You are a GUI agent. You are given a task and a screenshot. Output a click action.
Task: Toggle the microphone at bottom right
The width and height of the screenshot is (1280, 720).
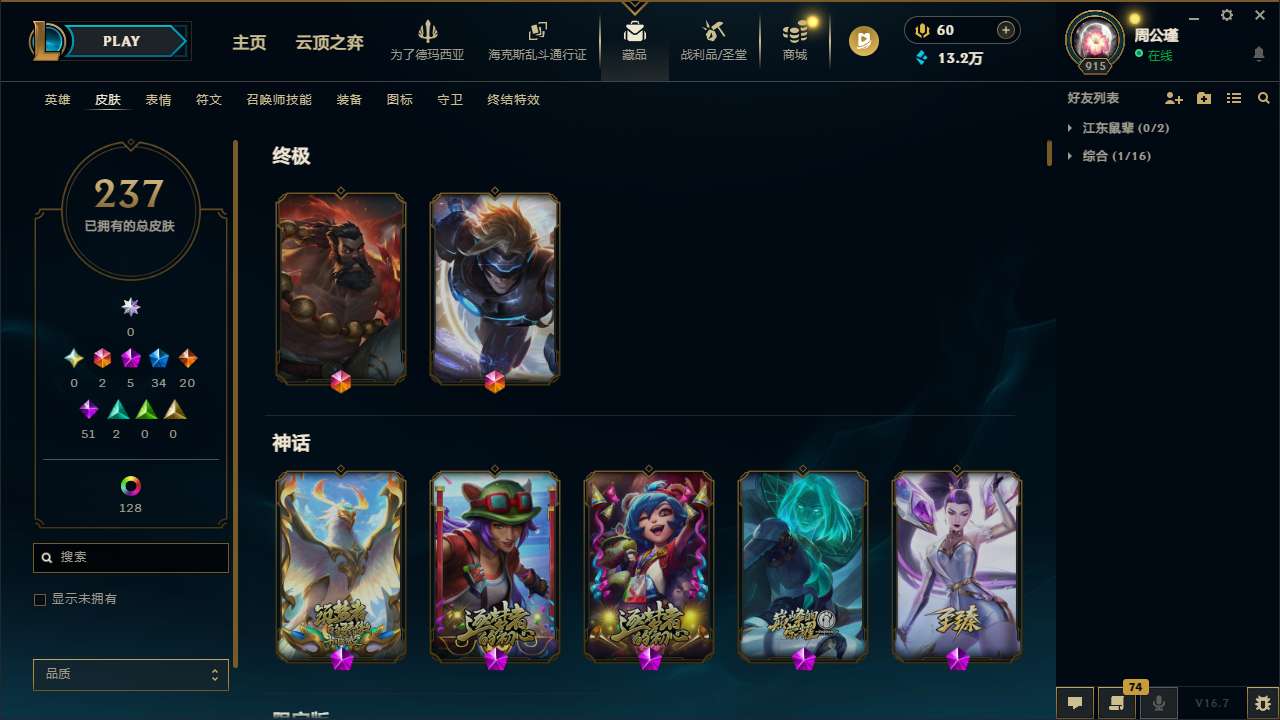coord(1158,702)
